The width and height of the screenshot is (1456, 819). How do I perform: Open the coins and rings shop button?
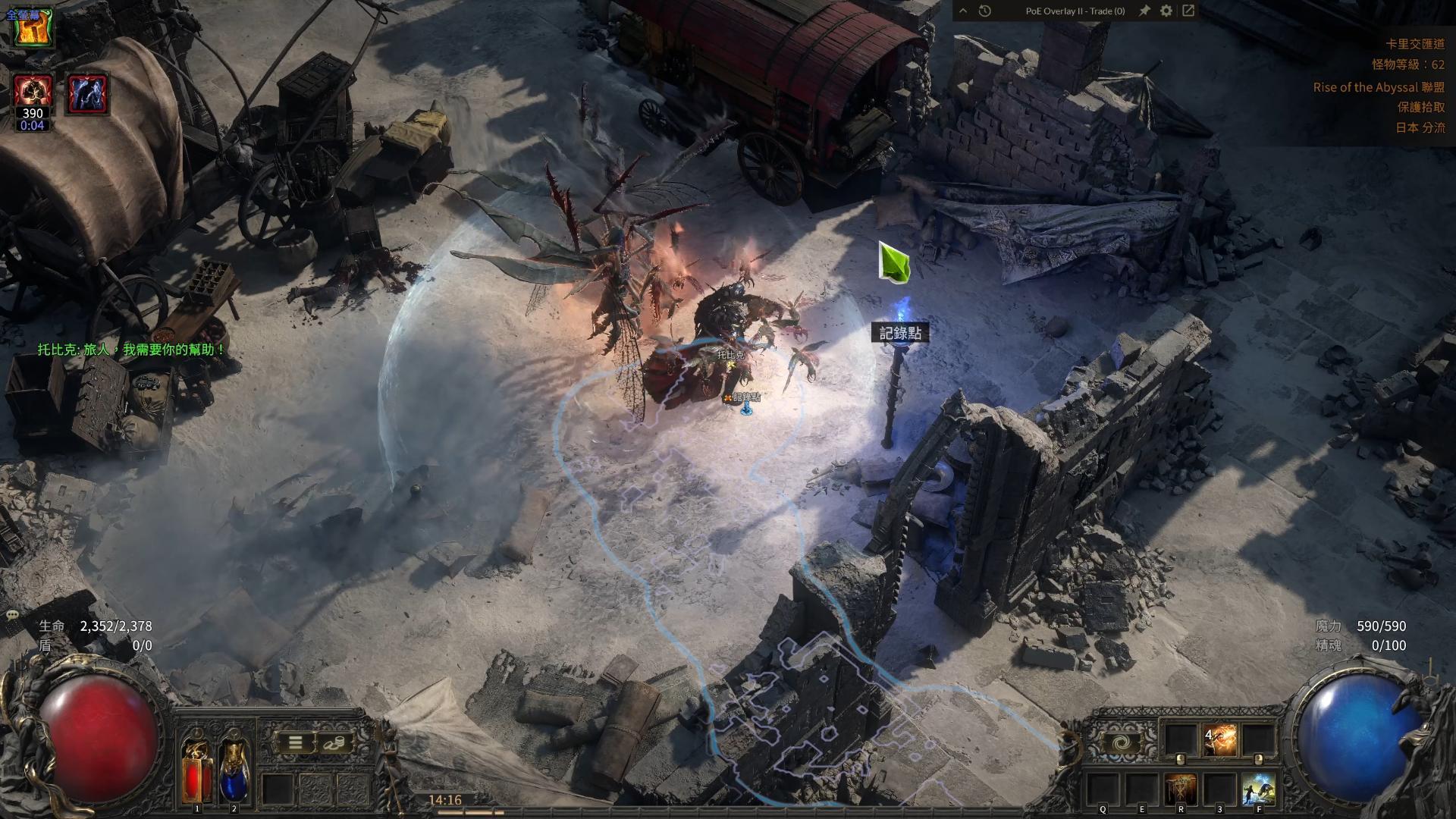[334, 743]
